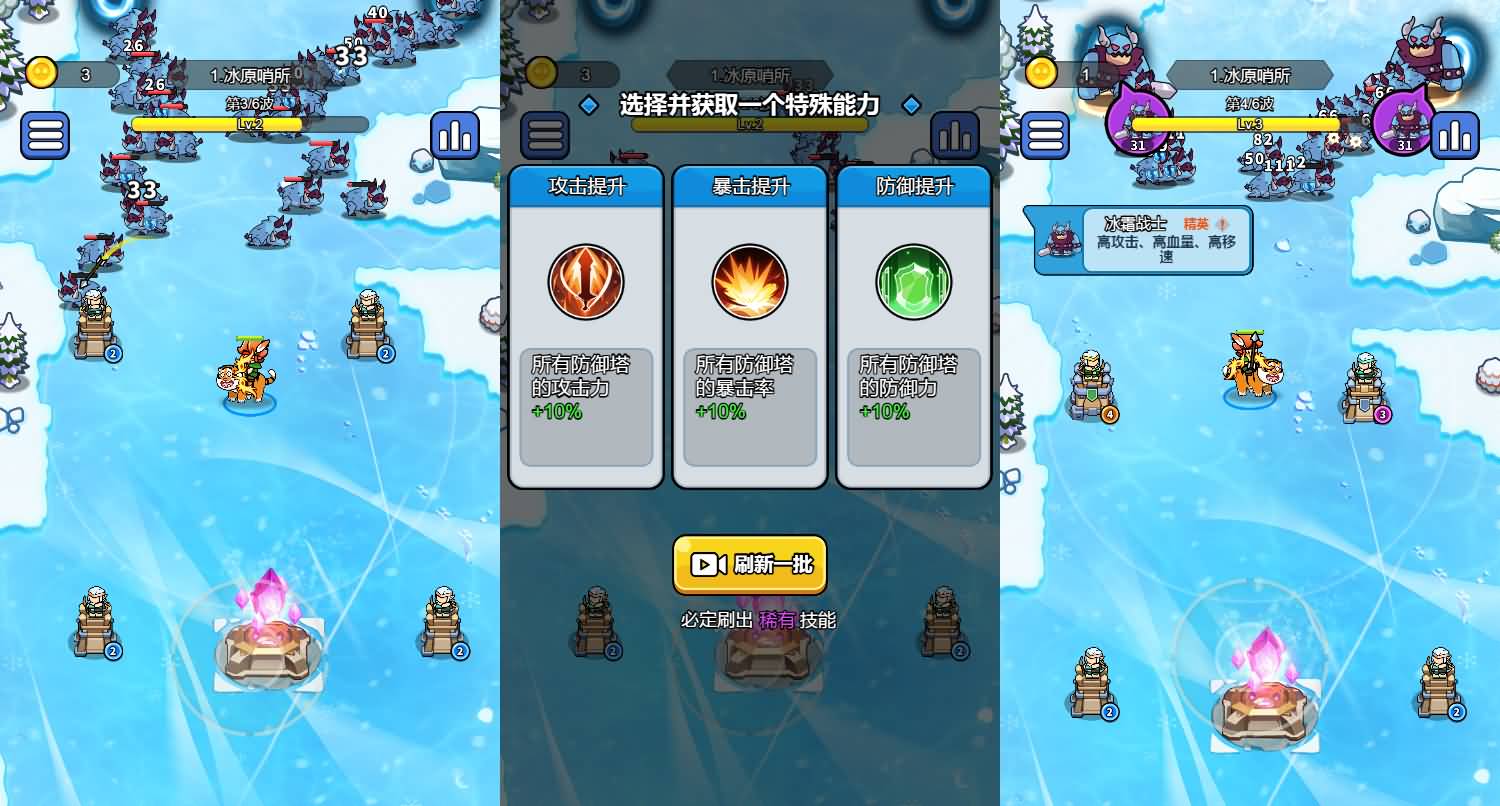Click the blue diamond beside 选择并获取一个特殊能力
The height and width of the screenshot is (806, 1500).
[x=588, y=104]
